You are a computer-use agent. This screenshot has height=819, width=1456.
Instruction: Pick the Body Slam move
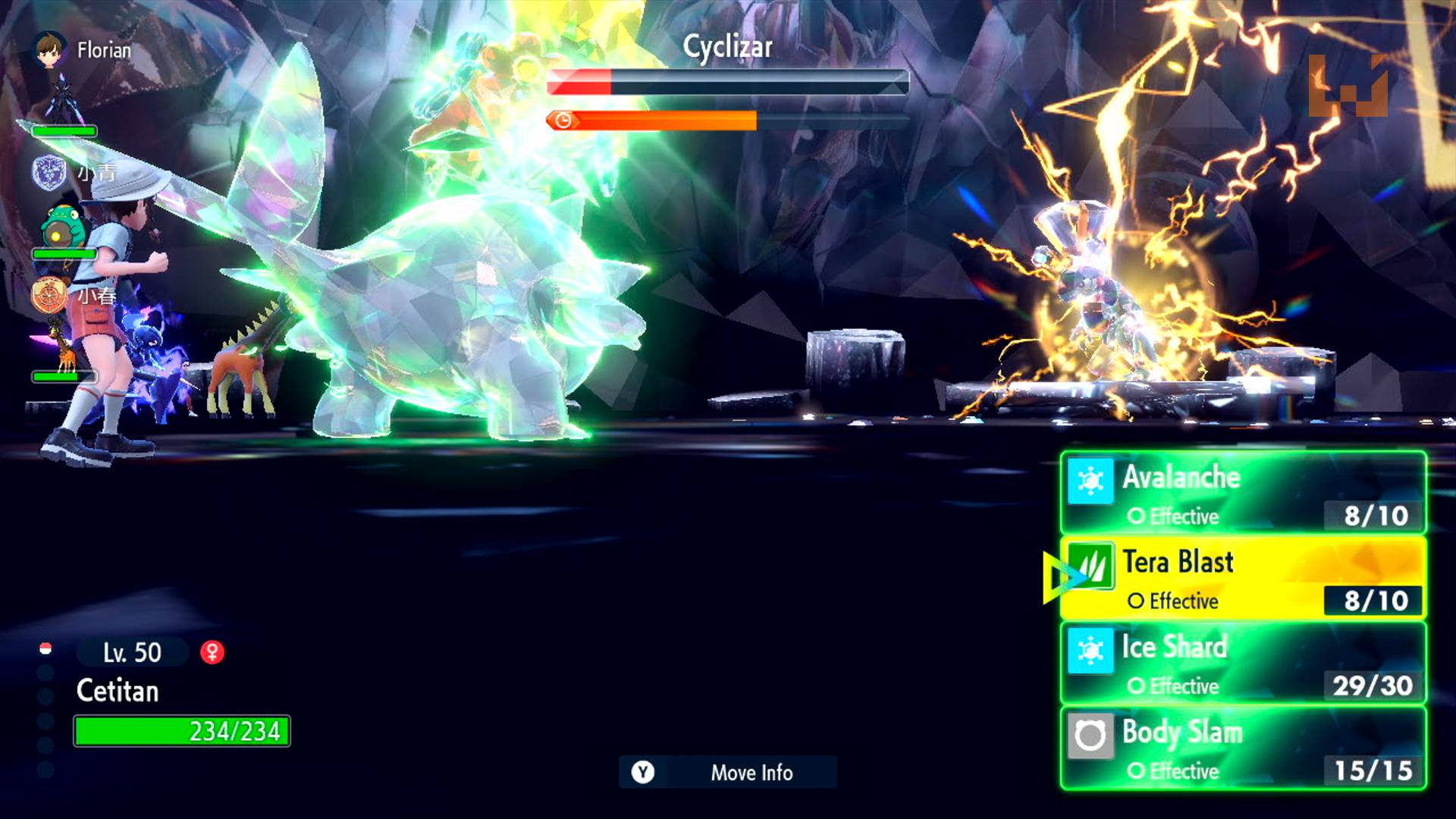1244,748
